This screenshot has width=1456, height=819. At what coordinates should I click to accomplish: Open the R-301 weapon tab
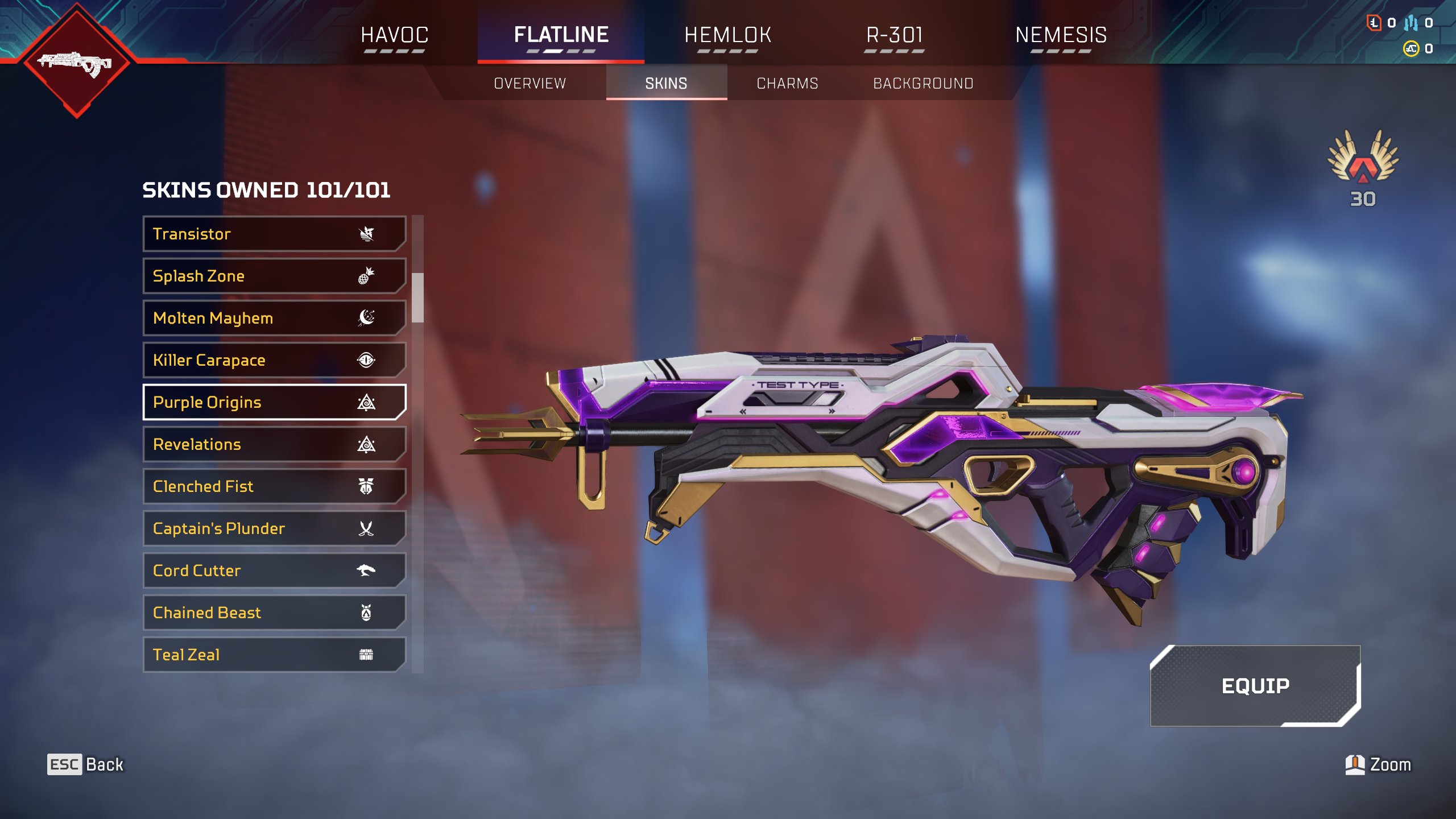point(894,35)
